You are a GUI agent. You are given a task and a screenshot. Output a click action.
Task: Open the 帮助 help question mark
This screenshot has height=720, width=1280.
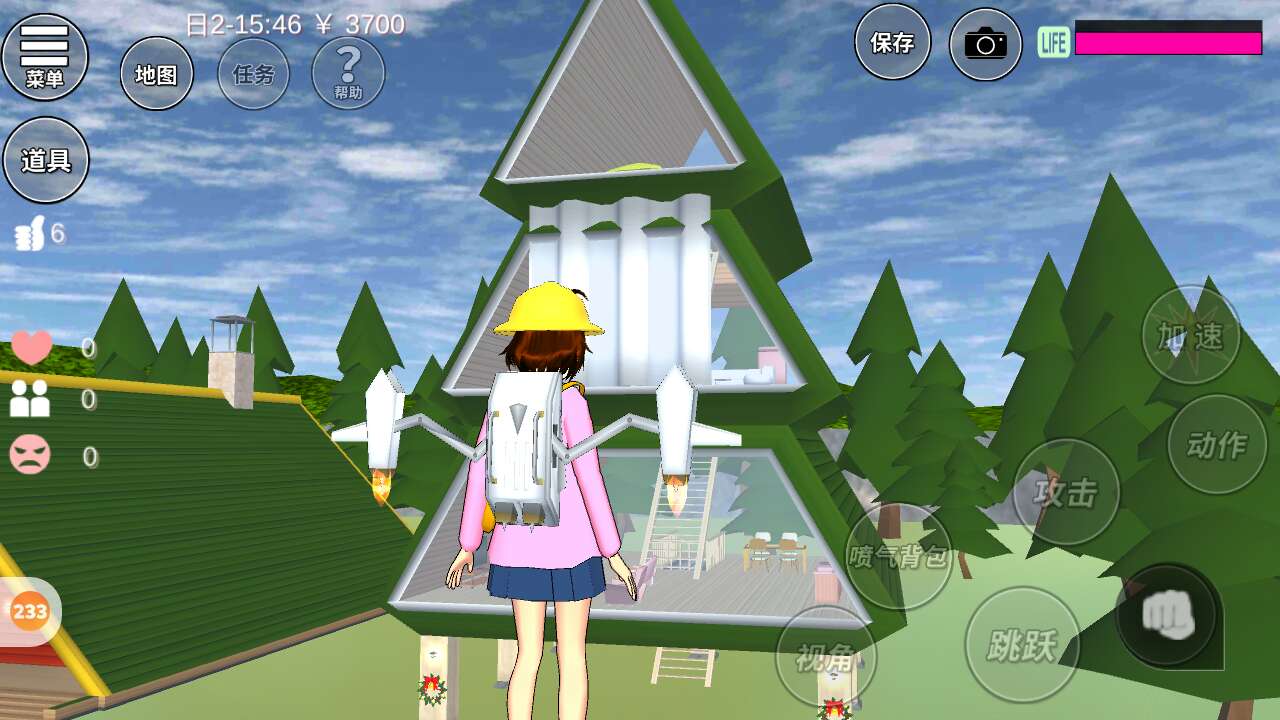348,73
